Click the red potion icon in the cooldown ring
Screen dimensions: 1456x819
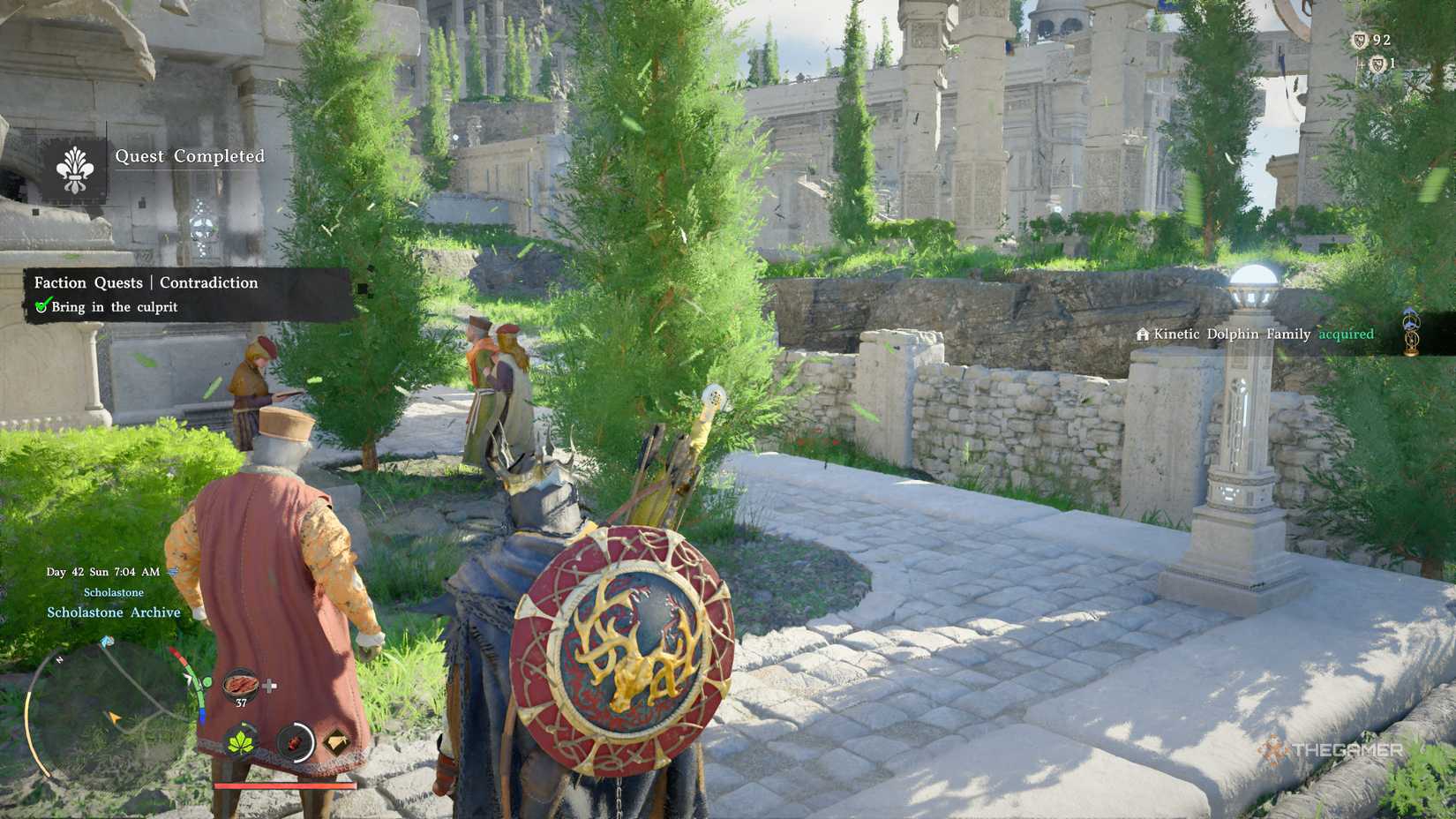pyautogui.click(x=294, y=742)
